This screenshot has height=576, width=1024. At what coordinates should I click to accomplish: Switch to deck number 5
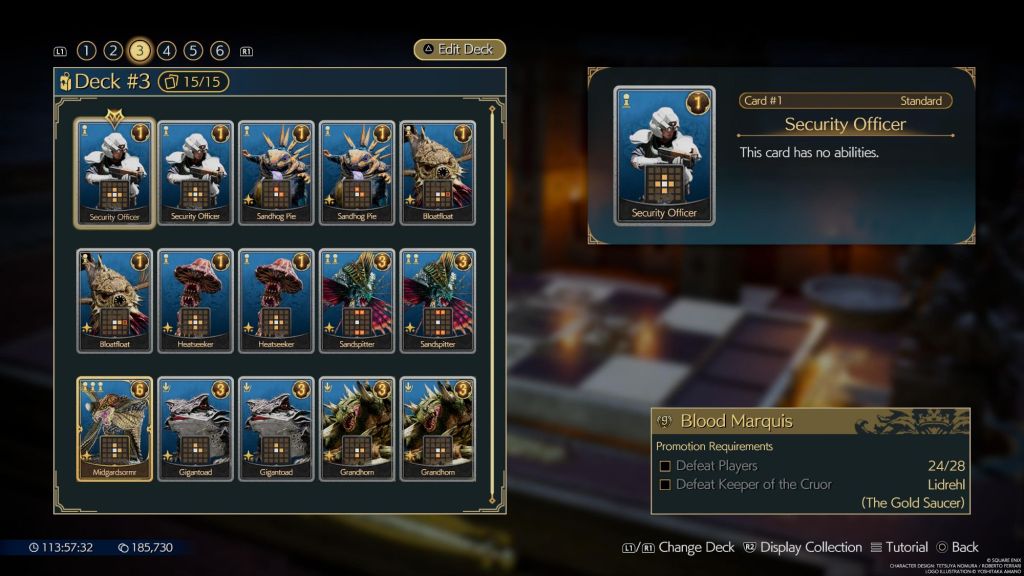[x=194, y=51]
